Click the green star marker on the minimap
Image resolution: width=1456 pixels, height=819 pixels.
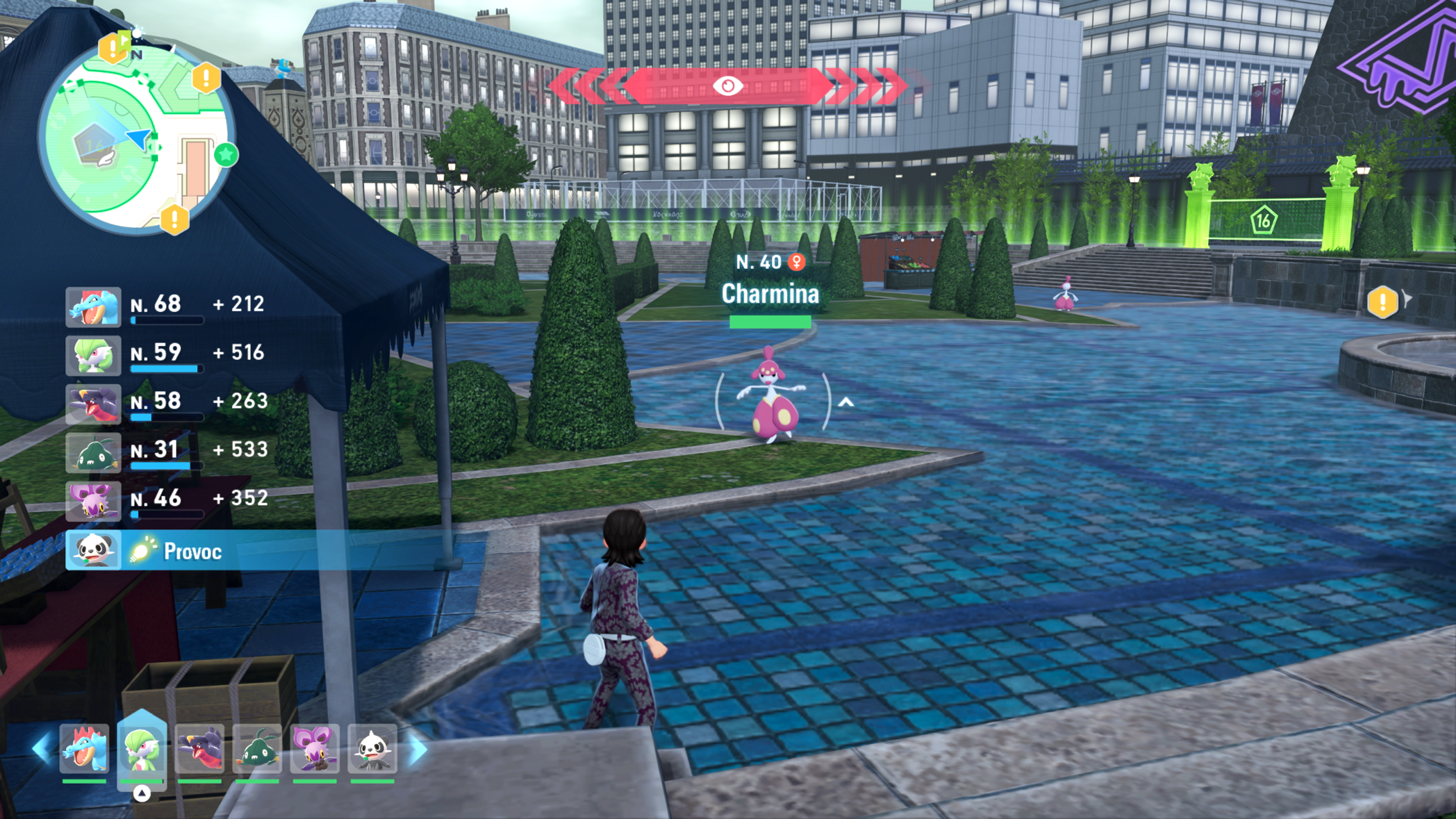click(x=226, y=154)
